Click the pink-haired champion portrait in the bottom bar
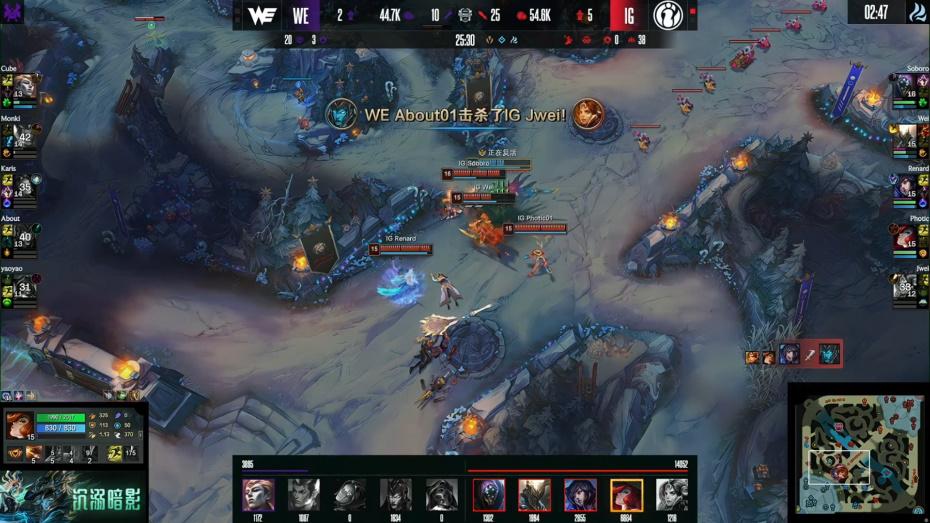The image size is (930, 523). pyautogui.click(x=258, y=495)
